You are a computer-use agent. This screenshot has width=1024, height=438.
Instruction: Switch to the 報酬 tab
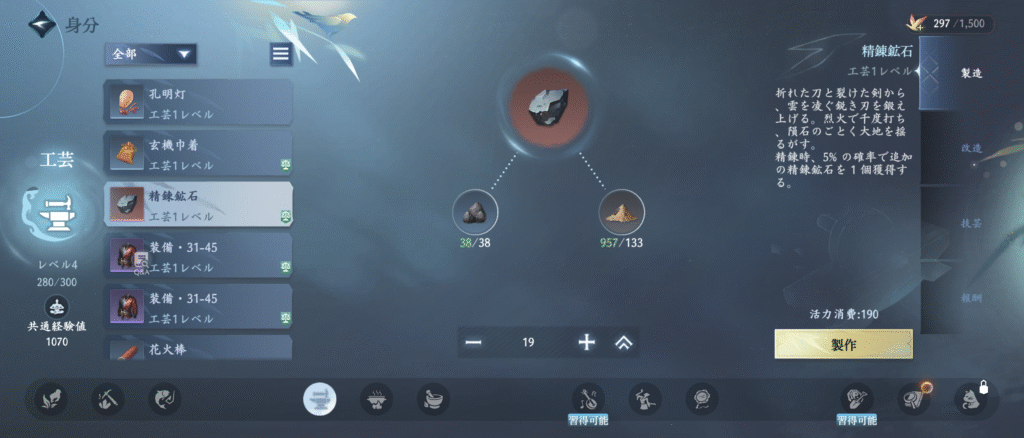970,298
